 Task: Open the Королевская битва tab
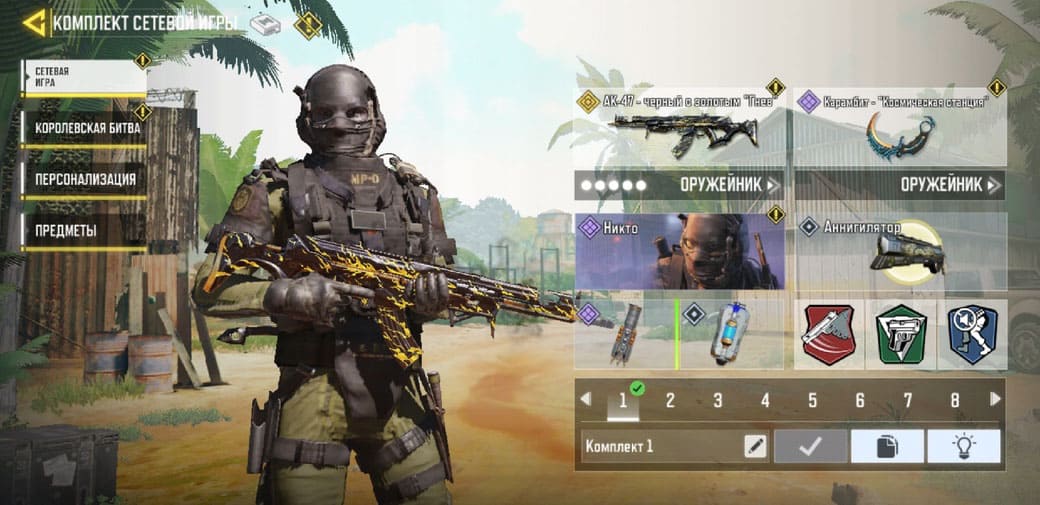[86, 128]
